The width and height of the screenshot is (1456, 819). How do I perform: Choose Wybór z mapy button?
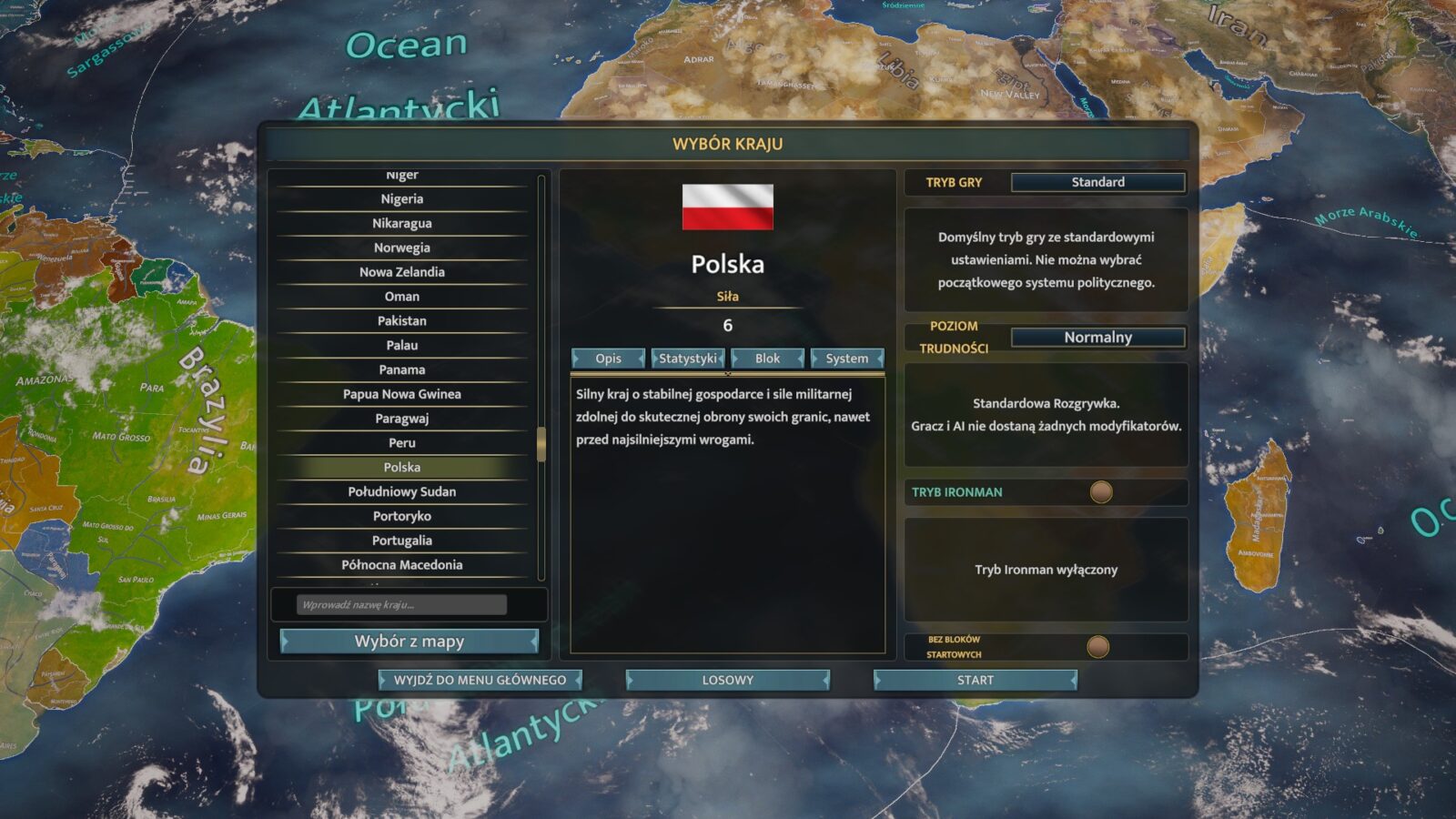coord(409,642)
